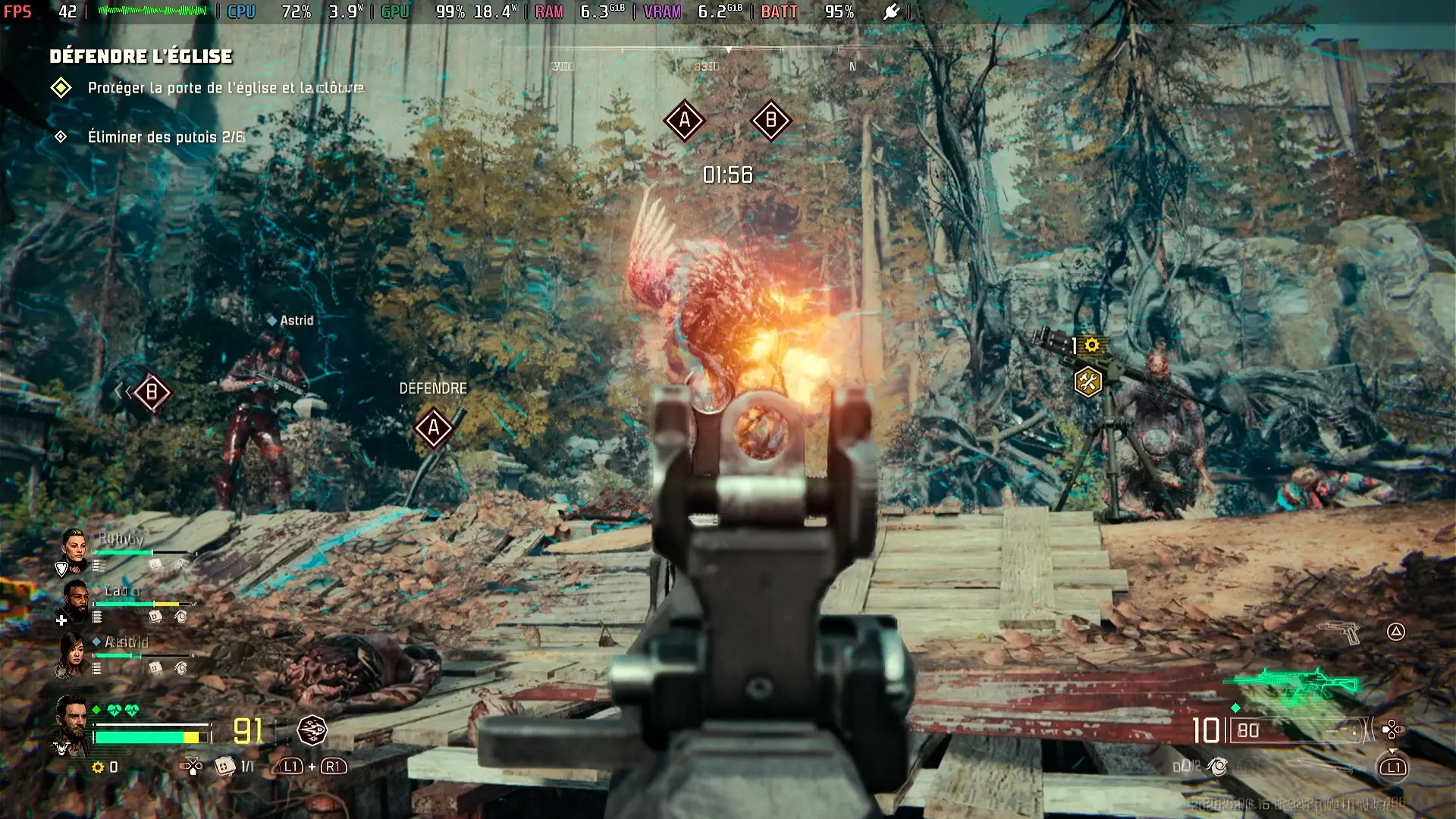Select the off-screen B waypoint marker with arrows
This screenshot has height=819, width=1456.
point(152,392)
